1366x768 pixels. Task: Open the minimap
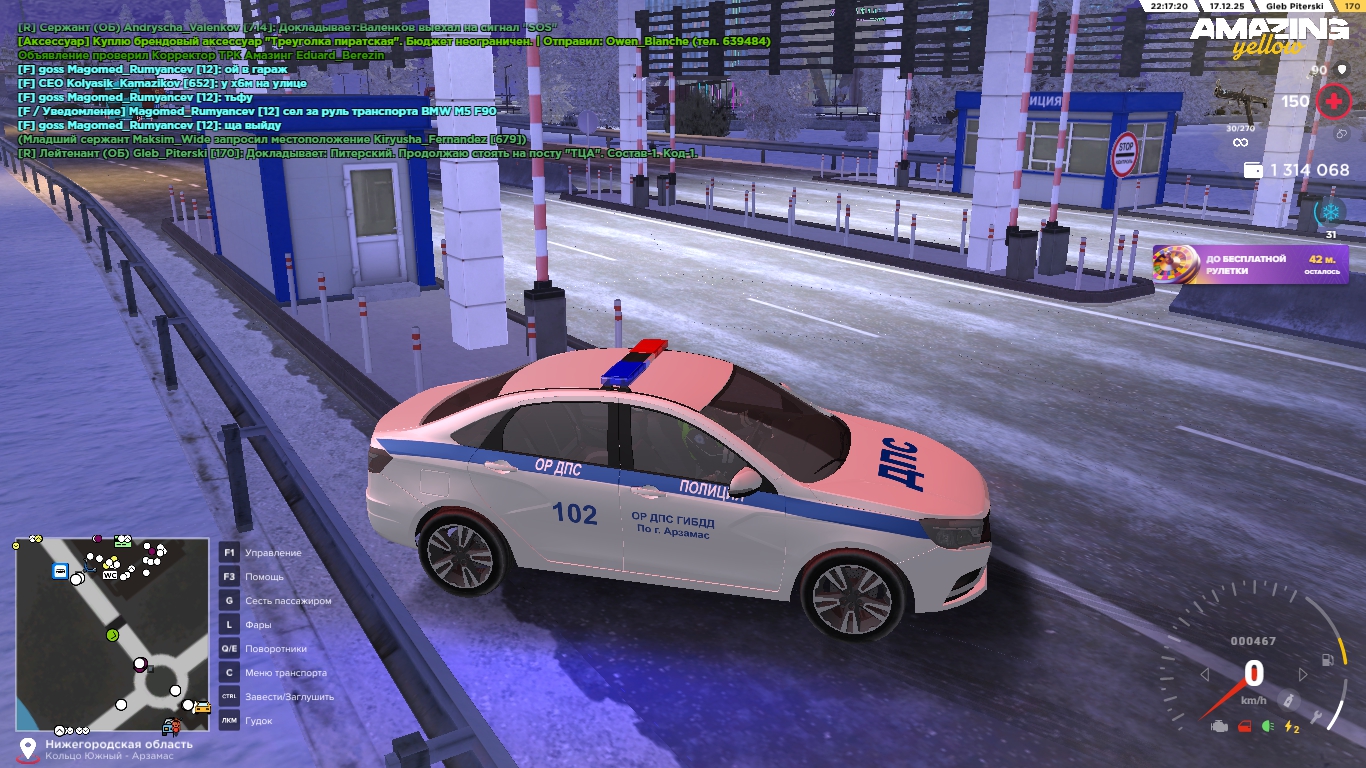coord(112,635)
